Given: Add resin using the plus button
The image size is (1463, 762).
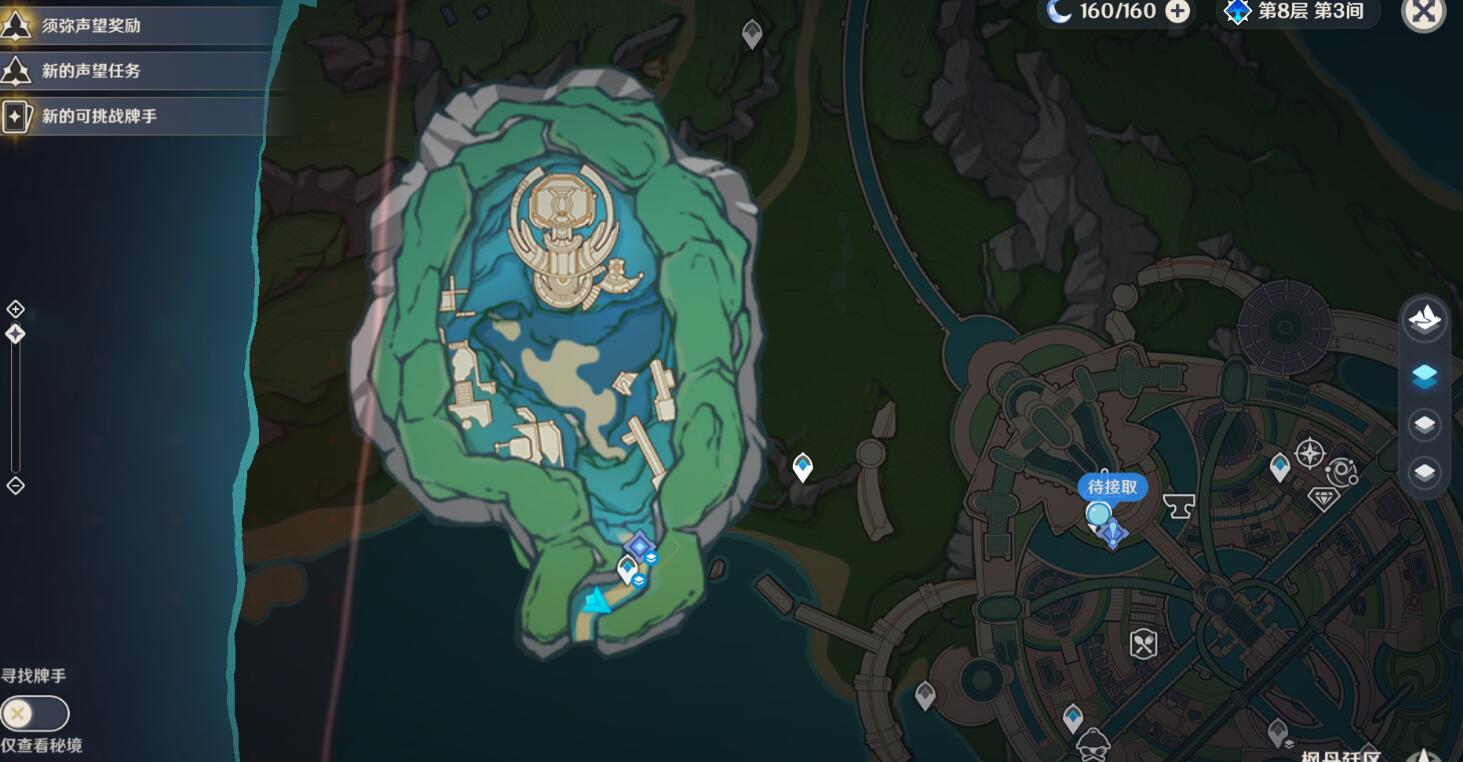Looking at the screenshot, I should point(1178,12).
